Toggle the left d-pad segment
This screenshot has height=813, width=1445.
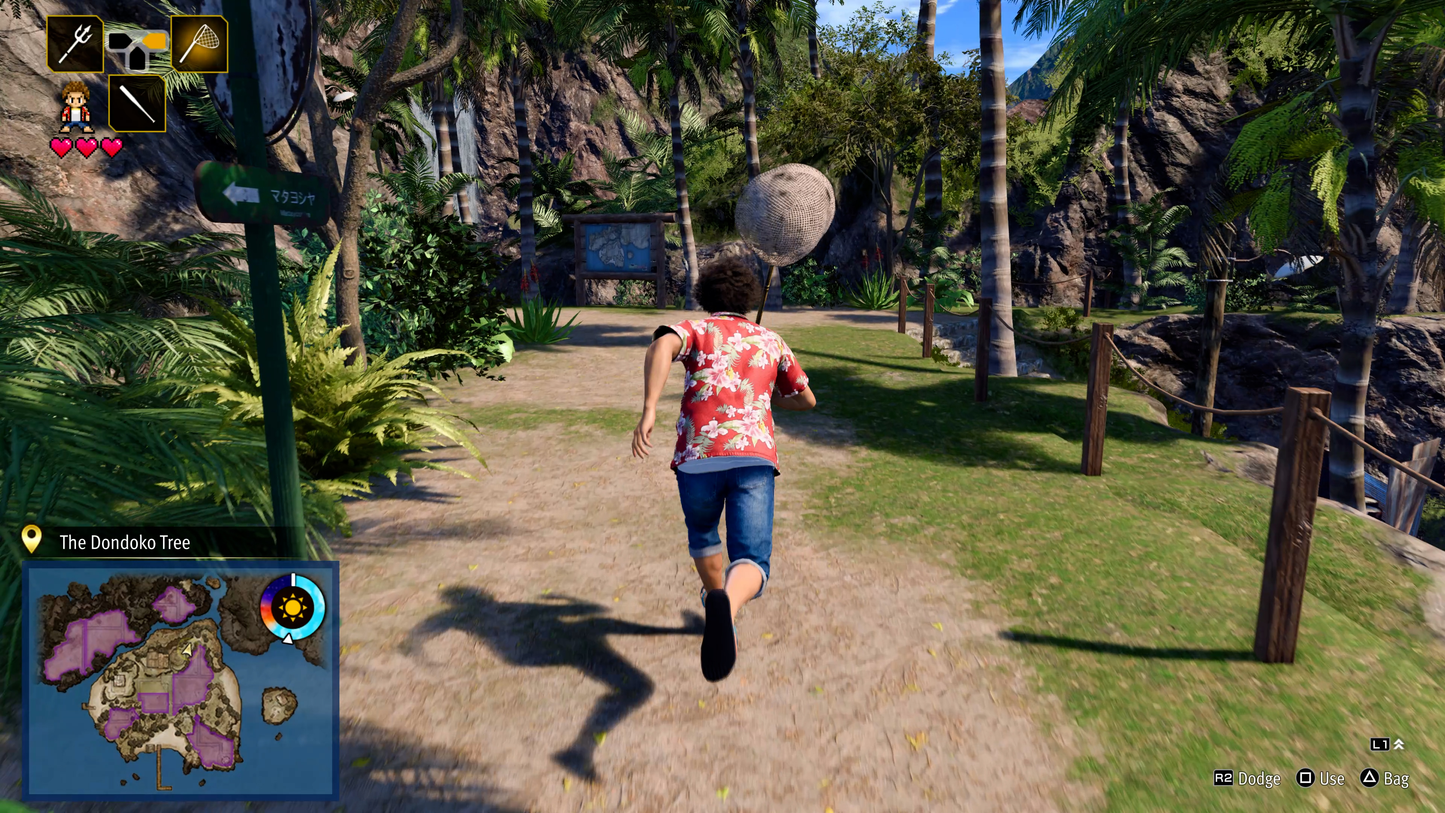pos(119,41)
